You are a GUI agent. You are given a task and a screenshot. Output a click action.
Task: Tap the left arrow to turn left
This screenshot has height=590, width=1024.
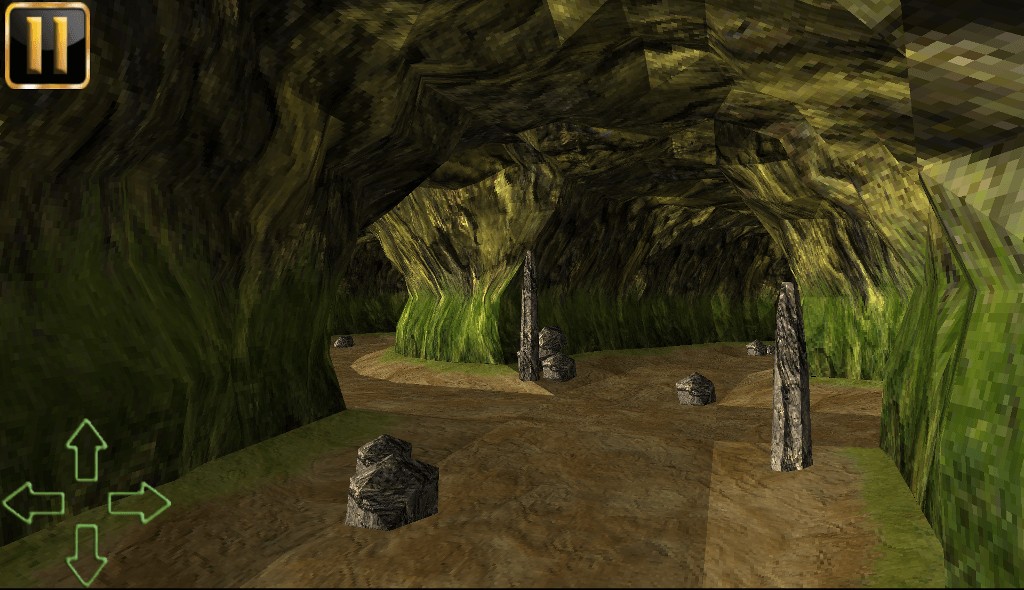click(34, 502)
